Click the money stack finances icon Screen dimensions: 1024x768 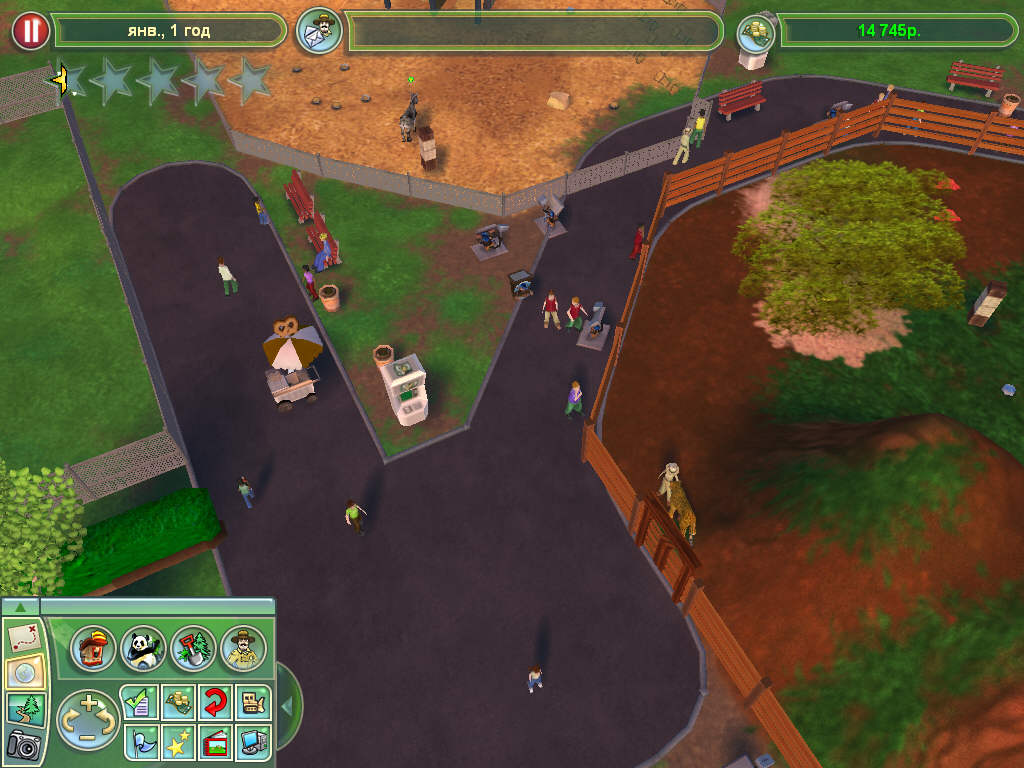(756, 31)
